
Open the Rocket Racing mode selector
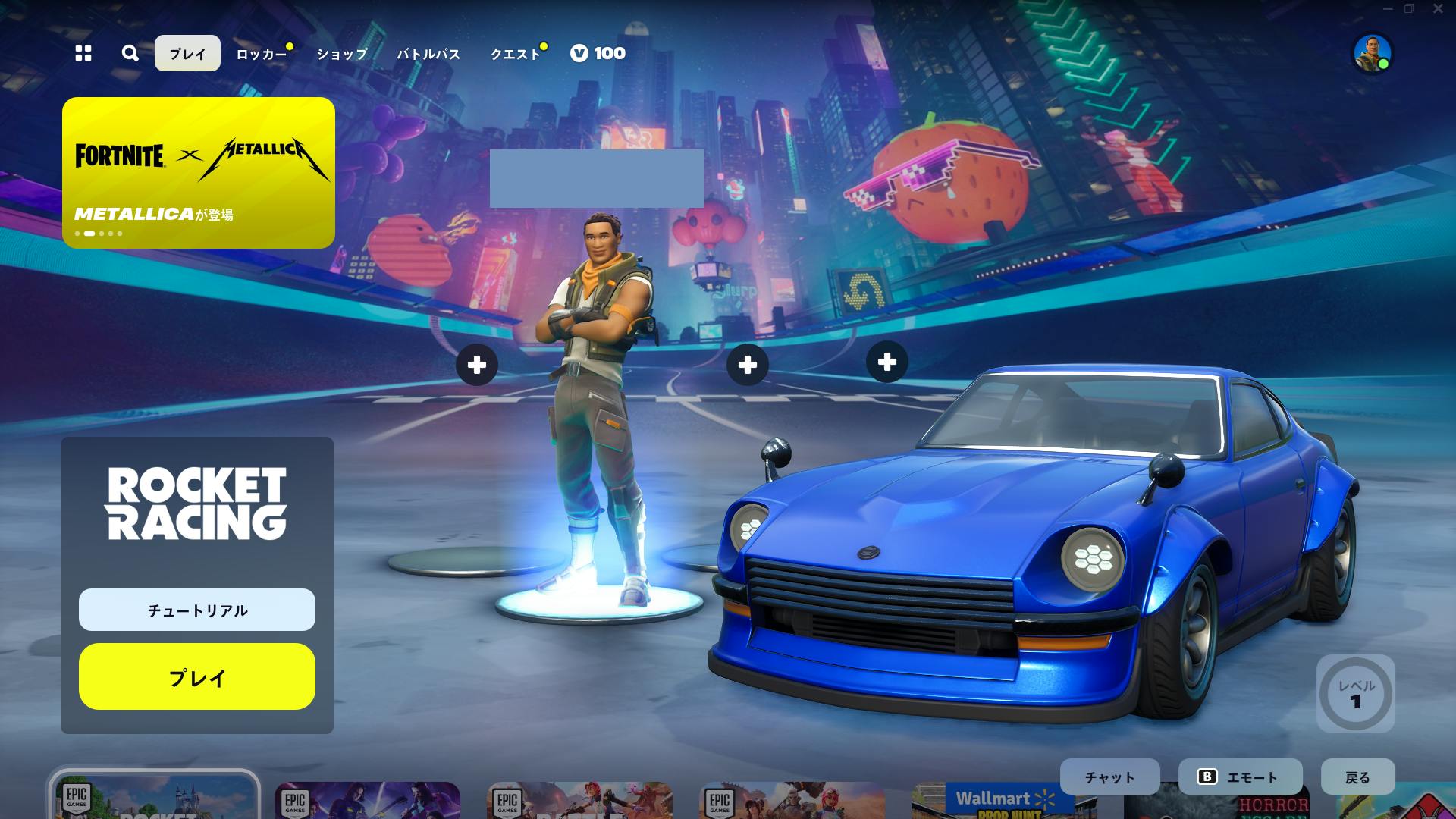tap(196, 504)
